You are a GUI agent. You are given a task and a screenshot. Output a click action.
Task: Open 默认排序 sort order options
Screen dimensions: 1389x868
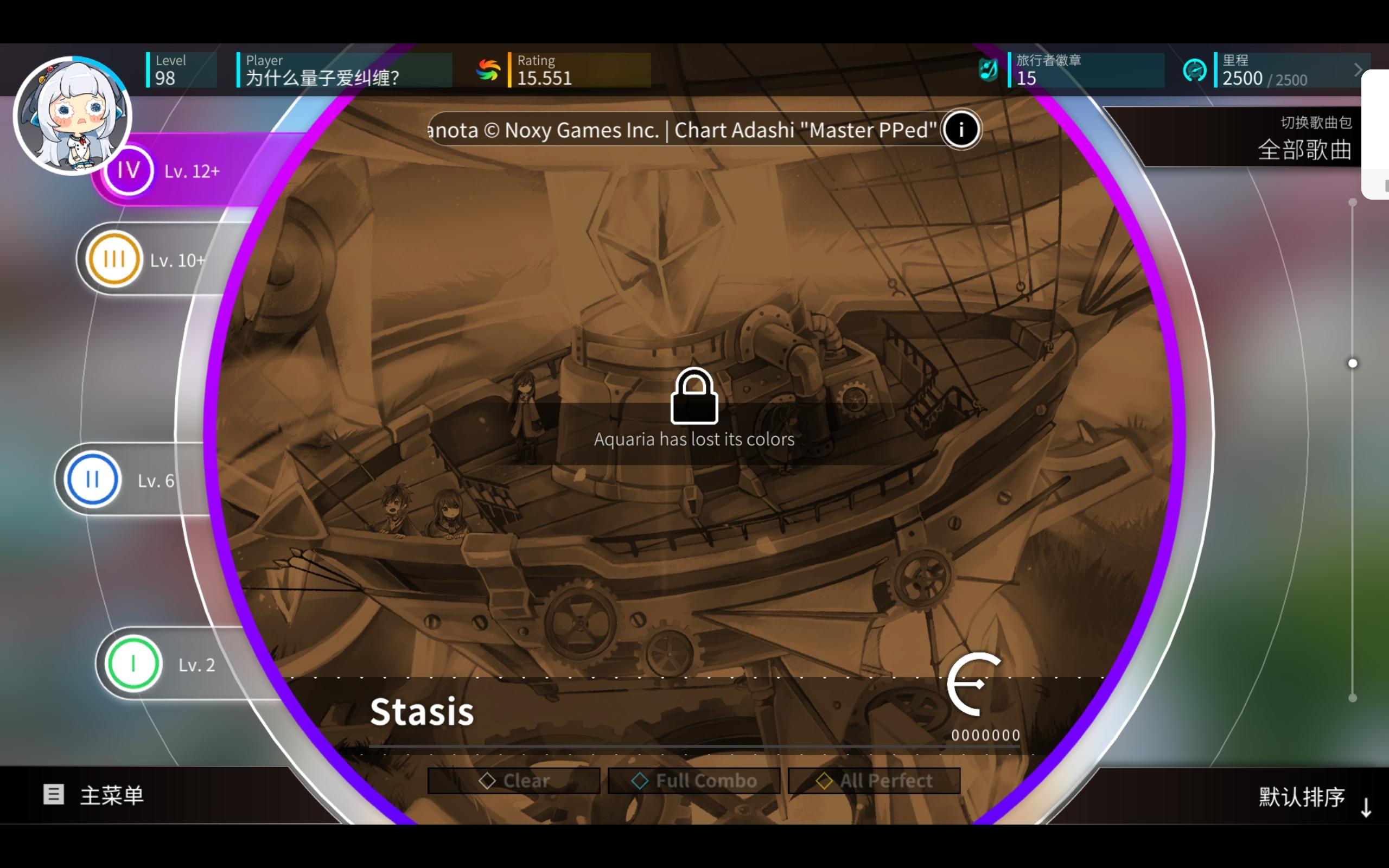coord(1303,797)
